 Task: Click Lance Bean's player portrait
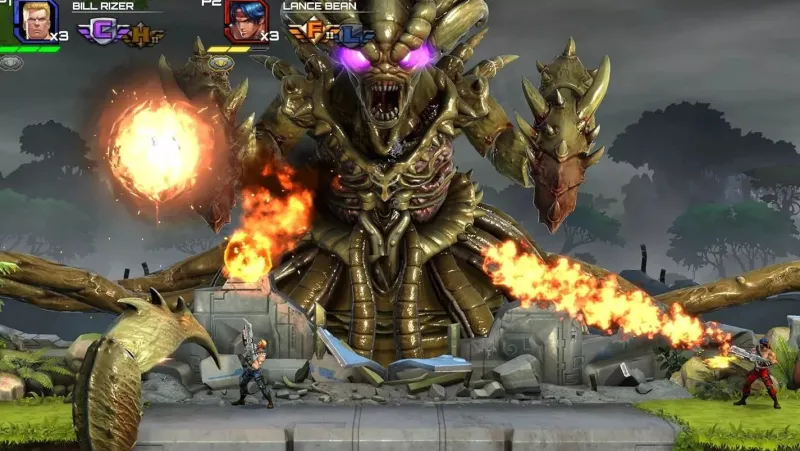tap(244, 20)
